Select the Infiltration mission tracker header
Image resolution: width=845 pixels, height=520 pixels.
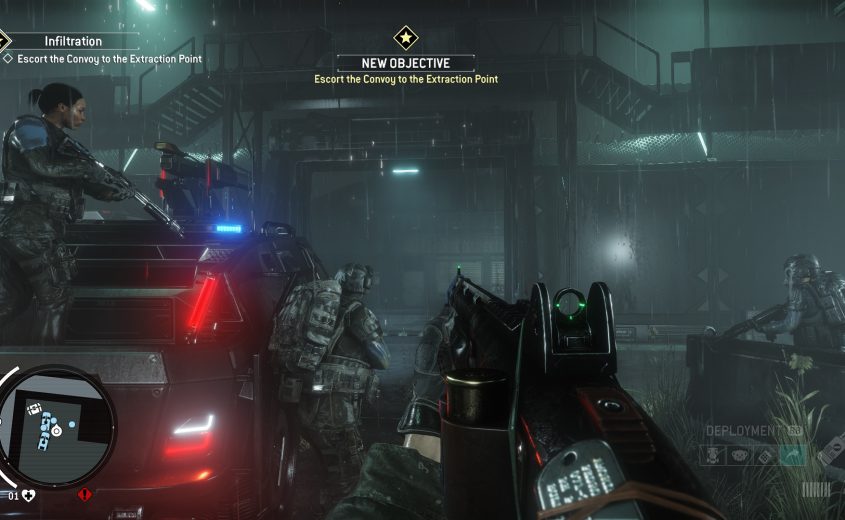tap(74, 41)
